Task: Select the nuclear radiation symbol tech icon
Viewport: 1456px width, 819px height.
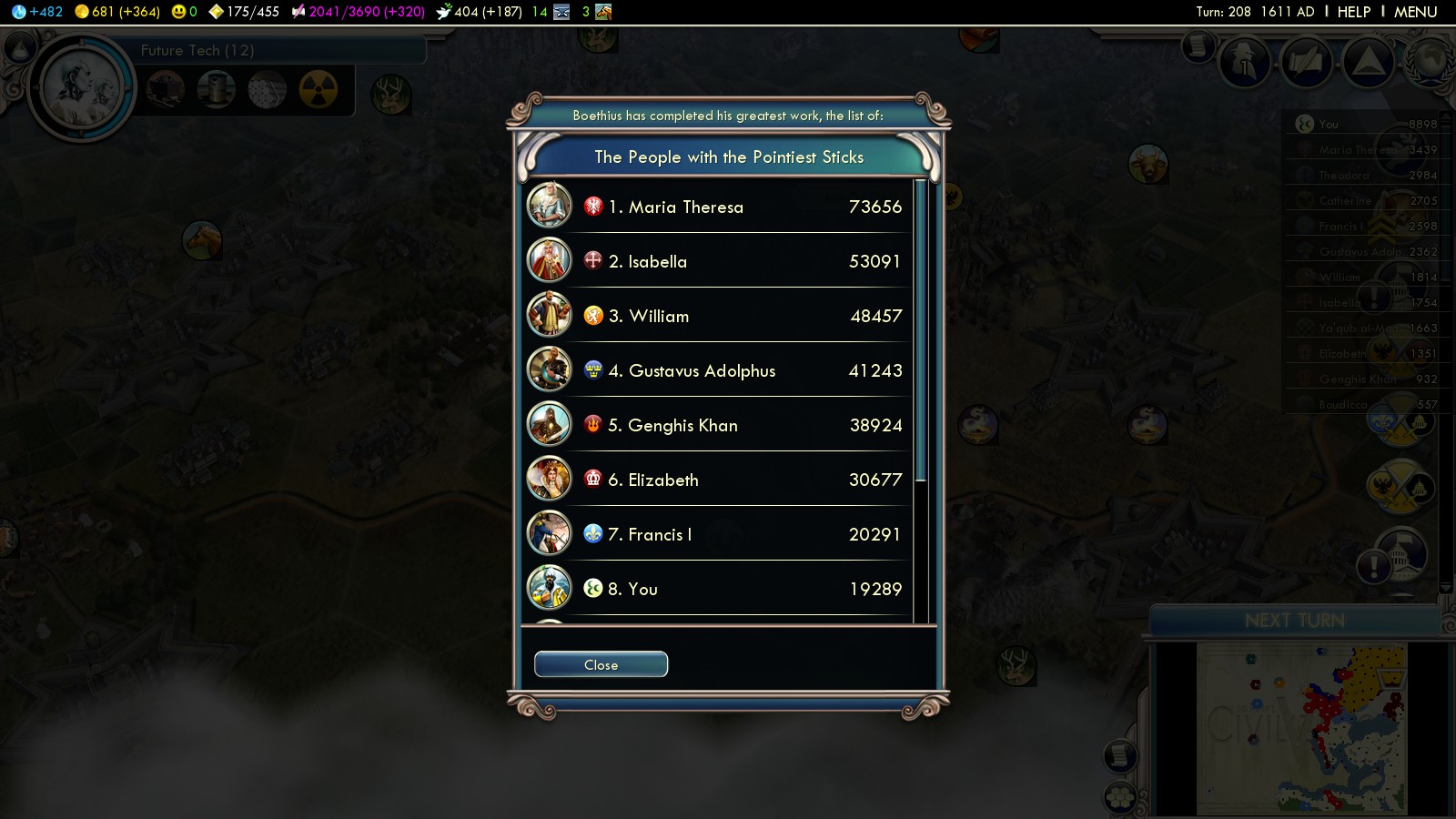Action: click(x=318, y=89)
